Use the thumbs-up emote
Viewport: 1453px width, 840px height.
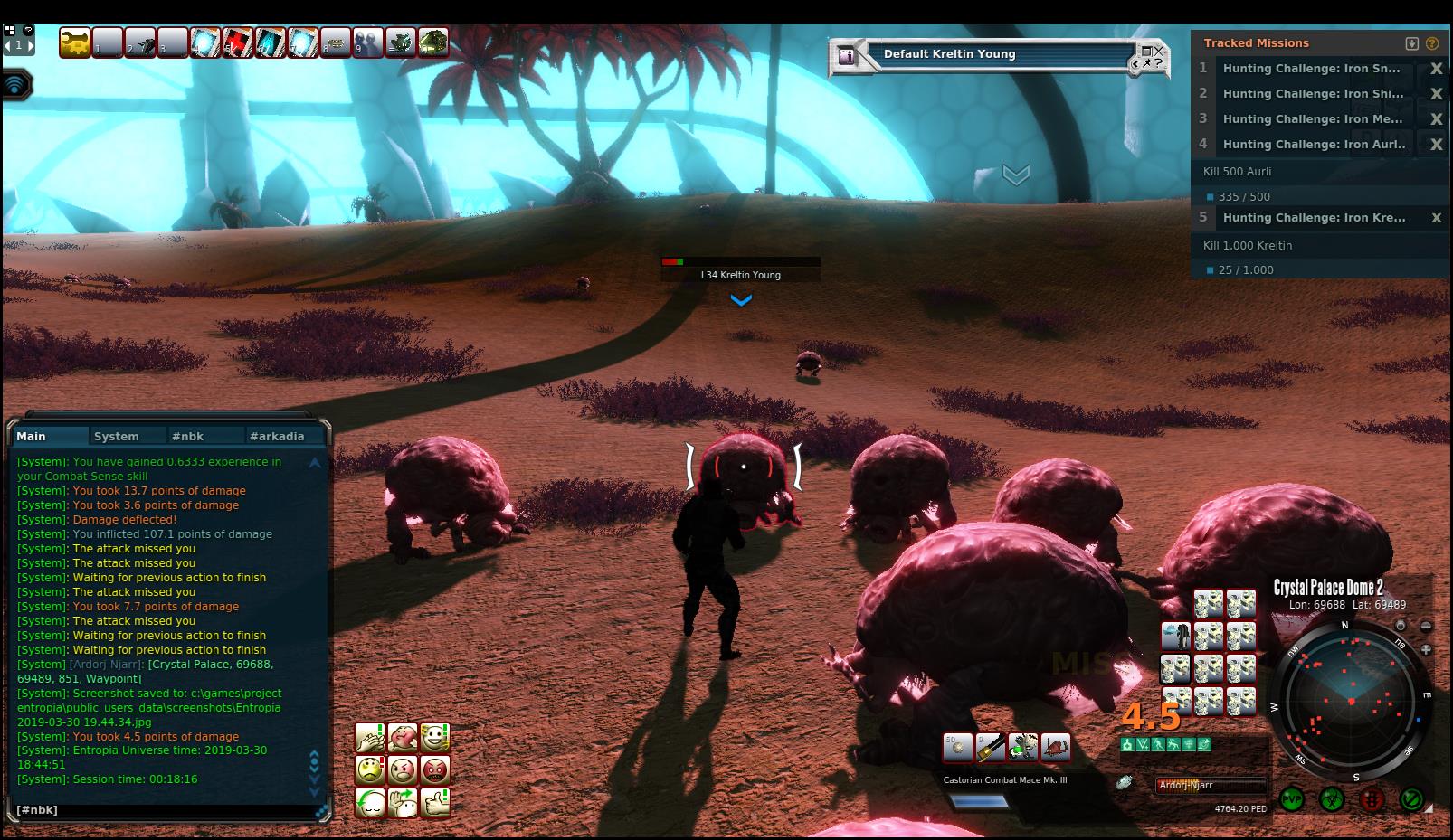pyautogui.click(x=435, y=802)
